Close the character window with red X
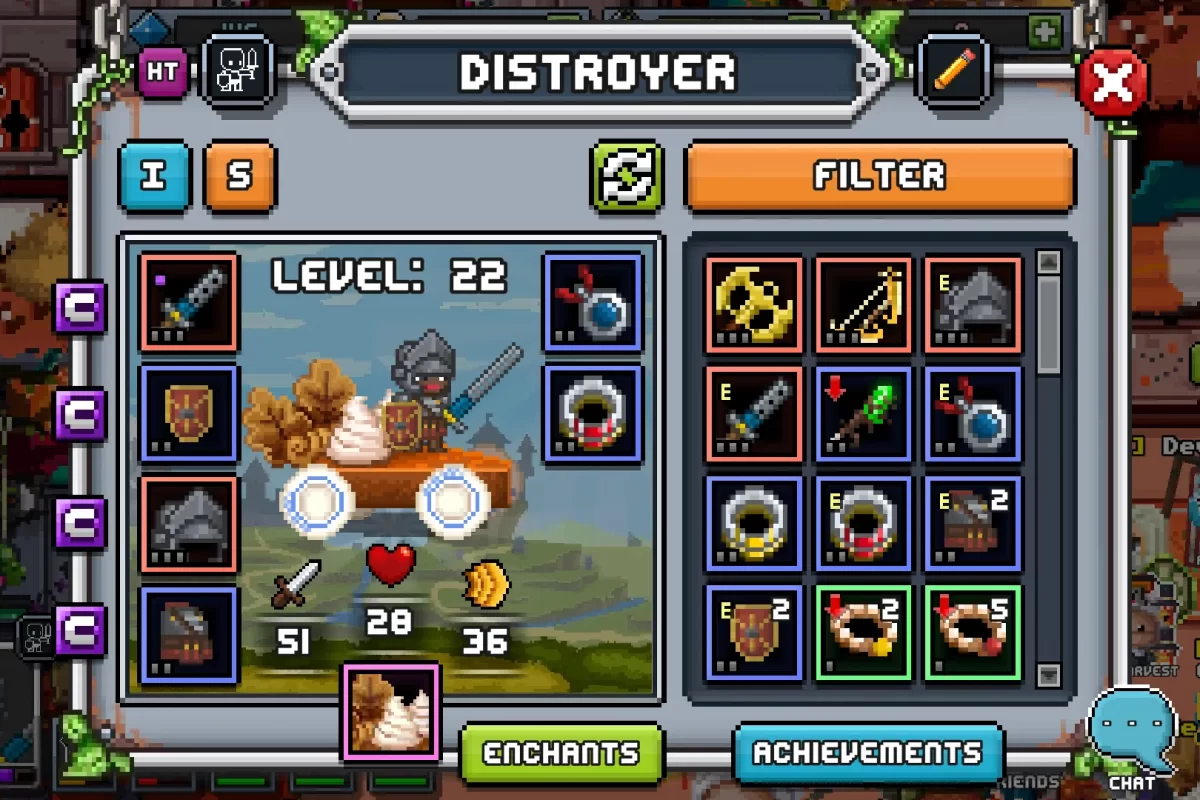This screenshot has width=1200, height=800. pyautogui.click(x=1112, y=85)
